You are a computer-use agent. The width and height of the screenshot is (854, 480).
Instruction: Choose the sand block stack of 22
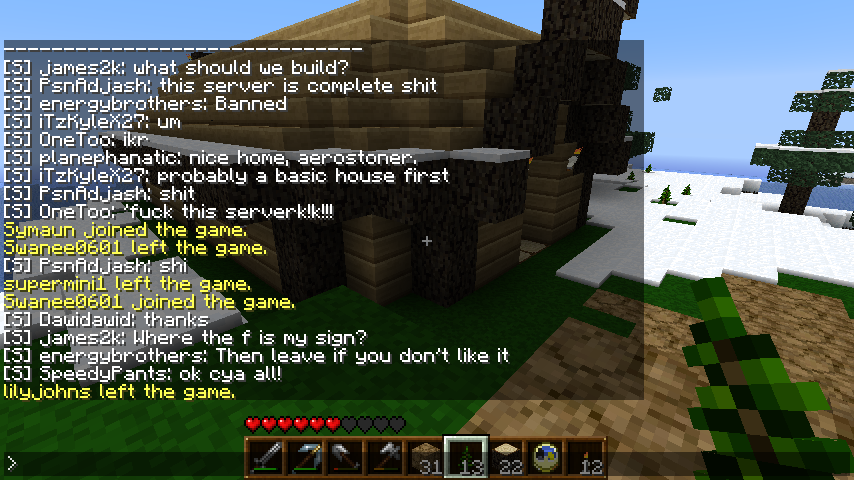pyautogui.click(x=506, y=458)
